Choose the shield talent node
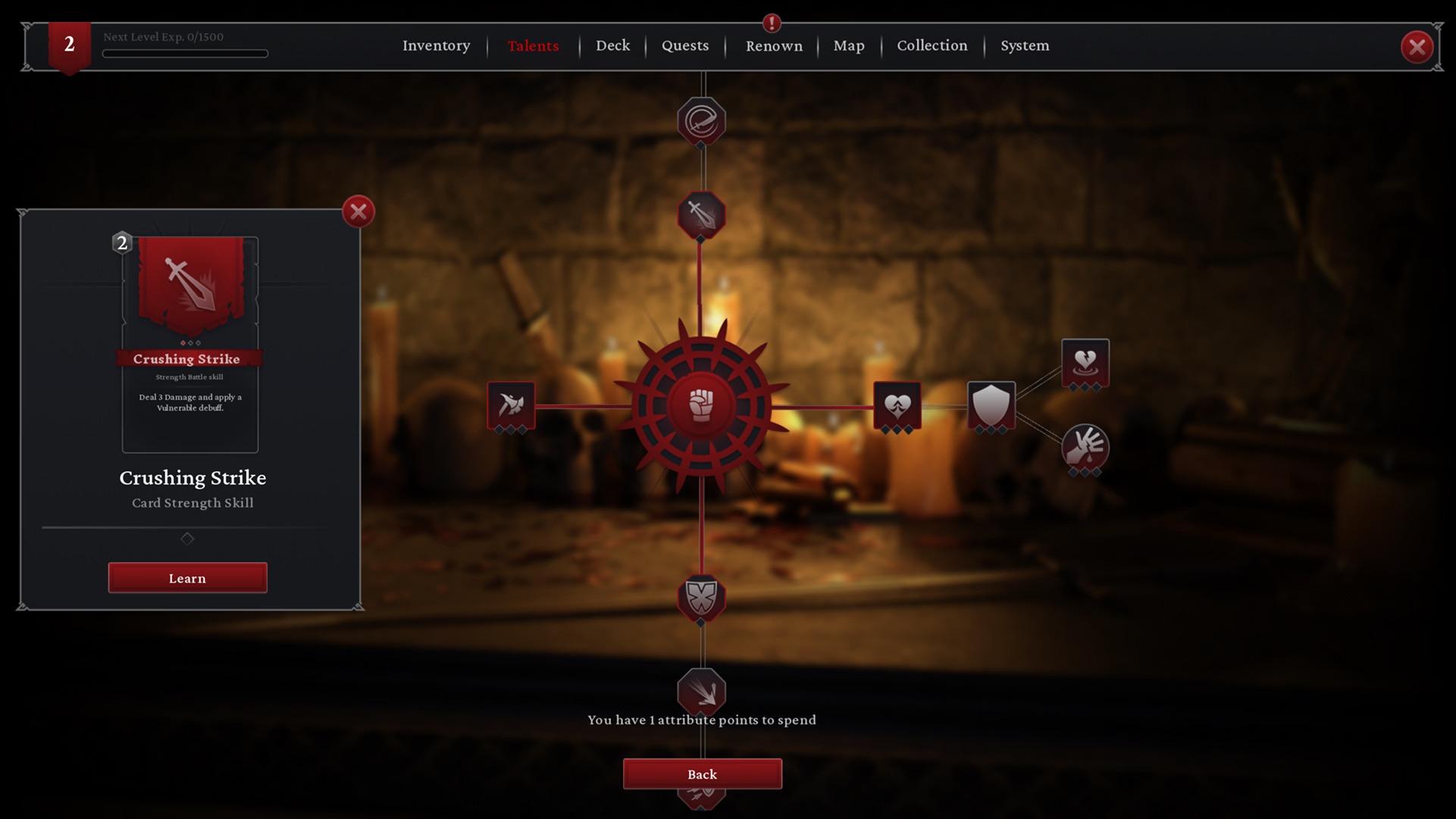The width and height of the screenshot is (1456, 819). click(991, 405)
